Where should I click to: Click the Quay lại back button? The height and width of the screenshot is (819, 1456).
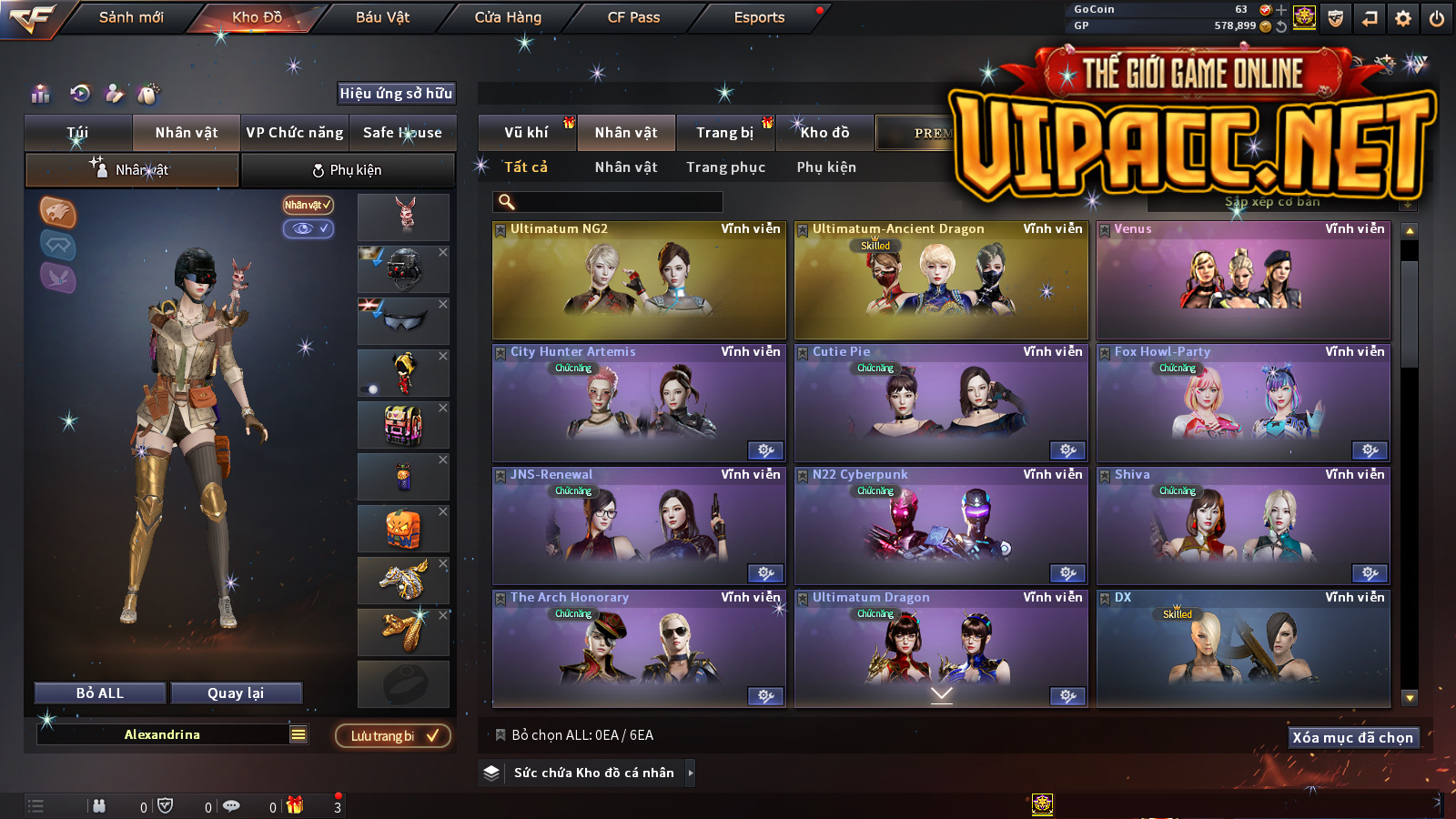point(236,693)
